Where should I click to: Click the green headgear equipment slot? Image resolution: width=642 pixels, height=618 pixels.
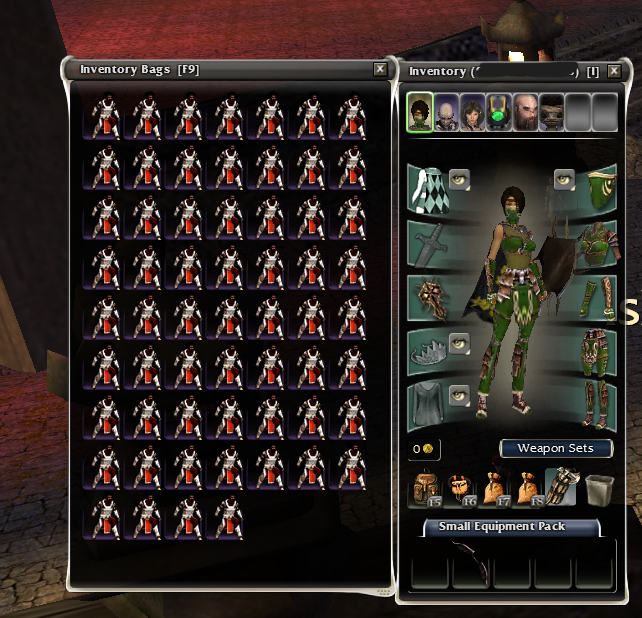click(596, 188)
